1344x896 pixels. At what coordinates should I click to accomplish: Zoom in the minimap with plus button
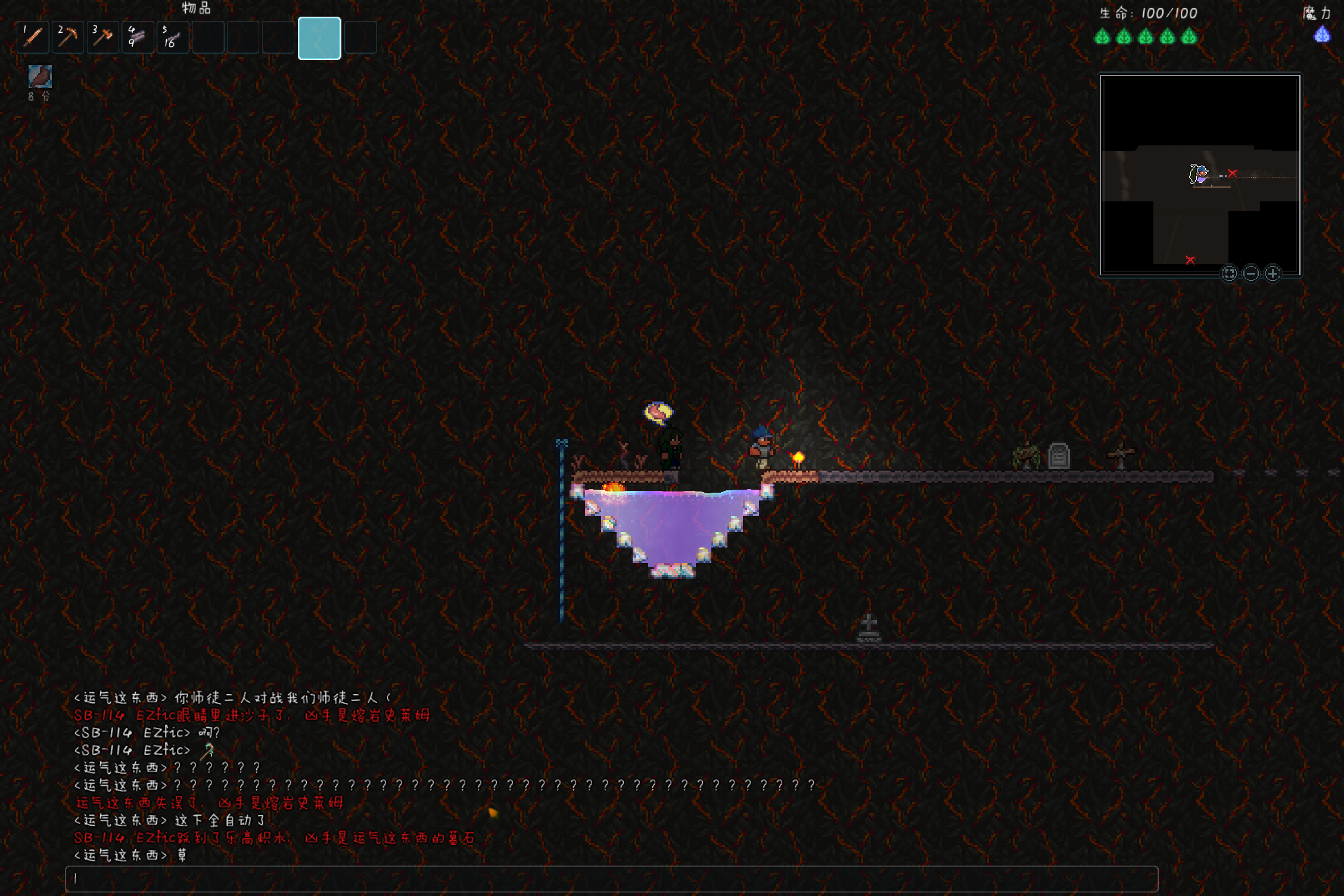tap(1273, 273)
